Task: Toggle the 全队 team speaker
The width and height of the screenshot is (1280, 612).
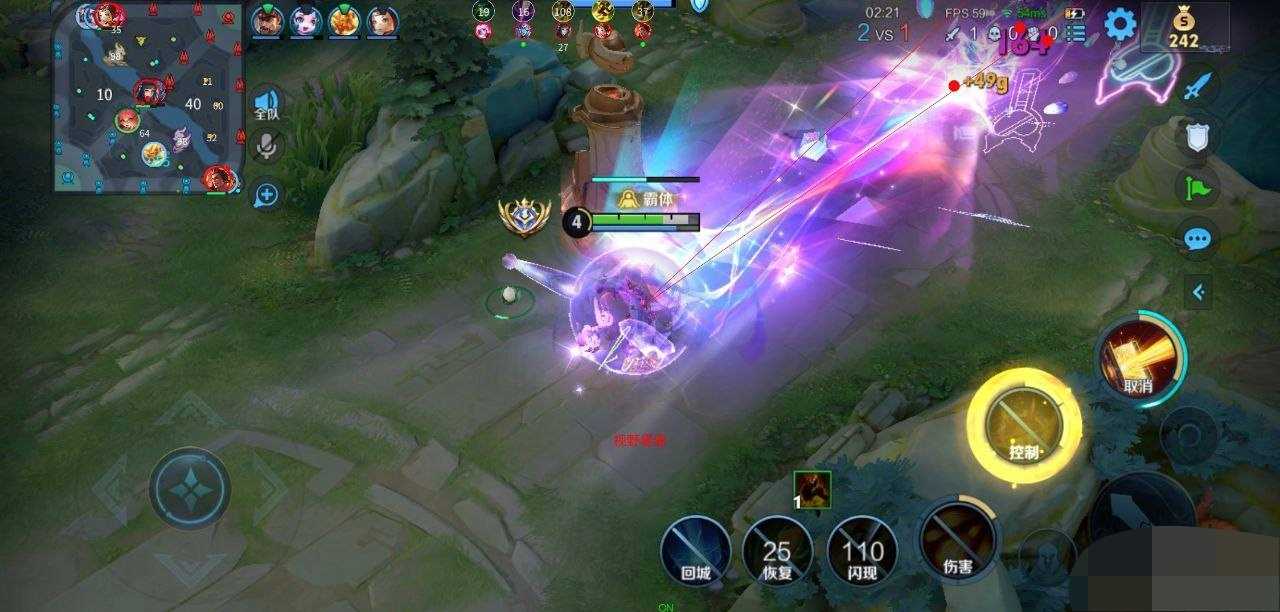Action: coord(266,103)
